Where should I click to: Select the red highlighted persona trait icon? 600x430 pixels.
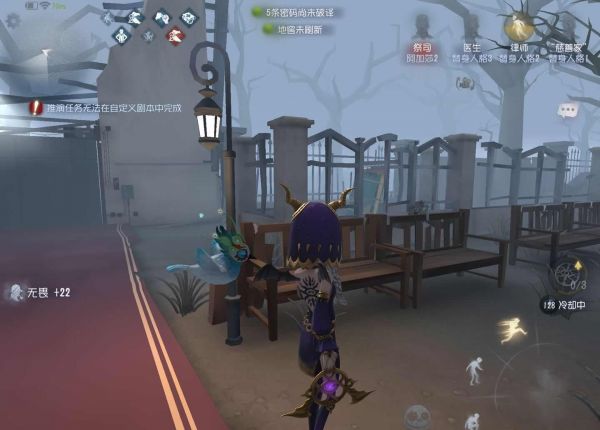click(173, 35)
